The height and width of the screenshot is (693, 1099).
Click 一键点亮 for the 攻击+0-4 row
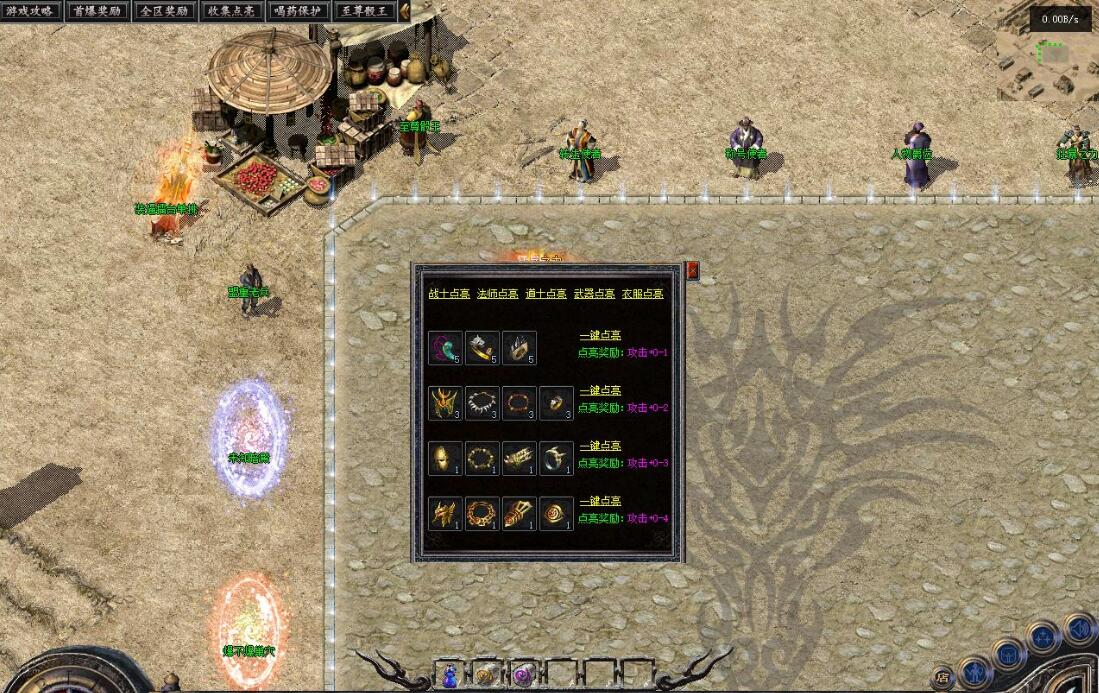pyautogui.click(x=600, y=501)
